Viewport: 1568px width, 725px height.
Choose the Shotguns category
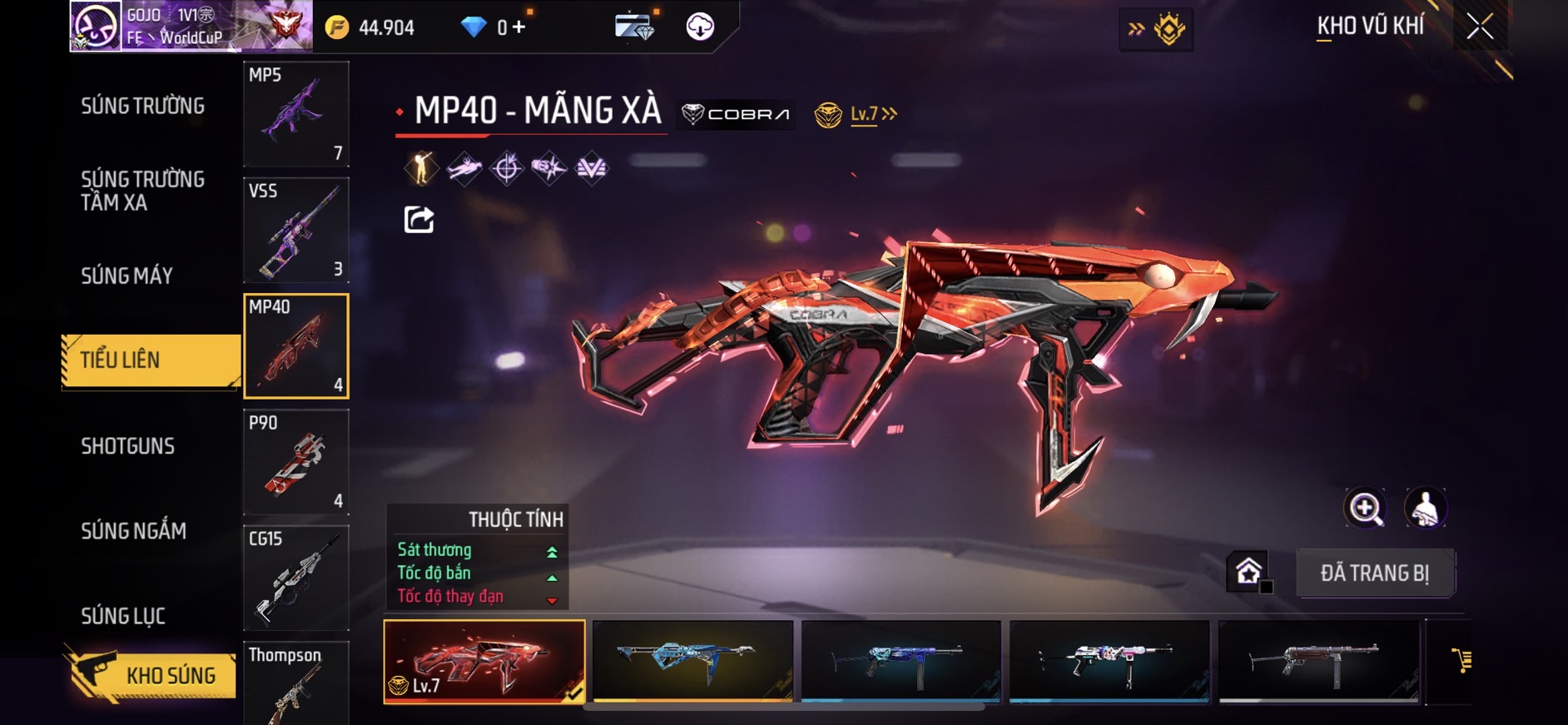(127, 446)
